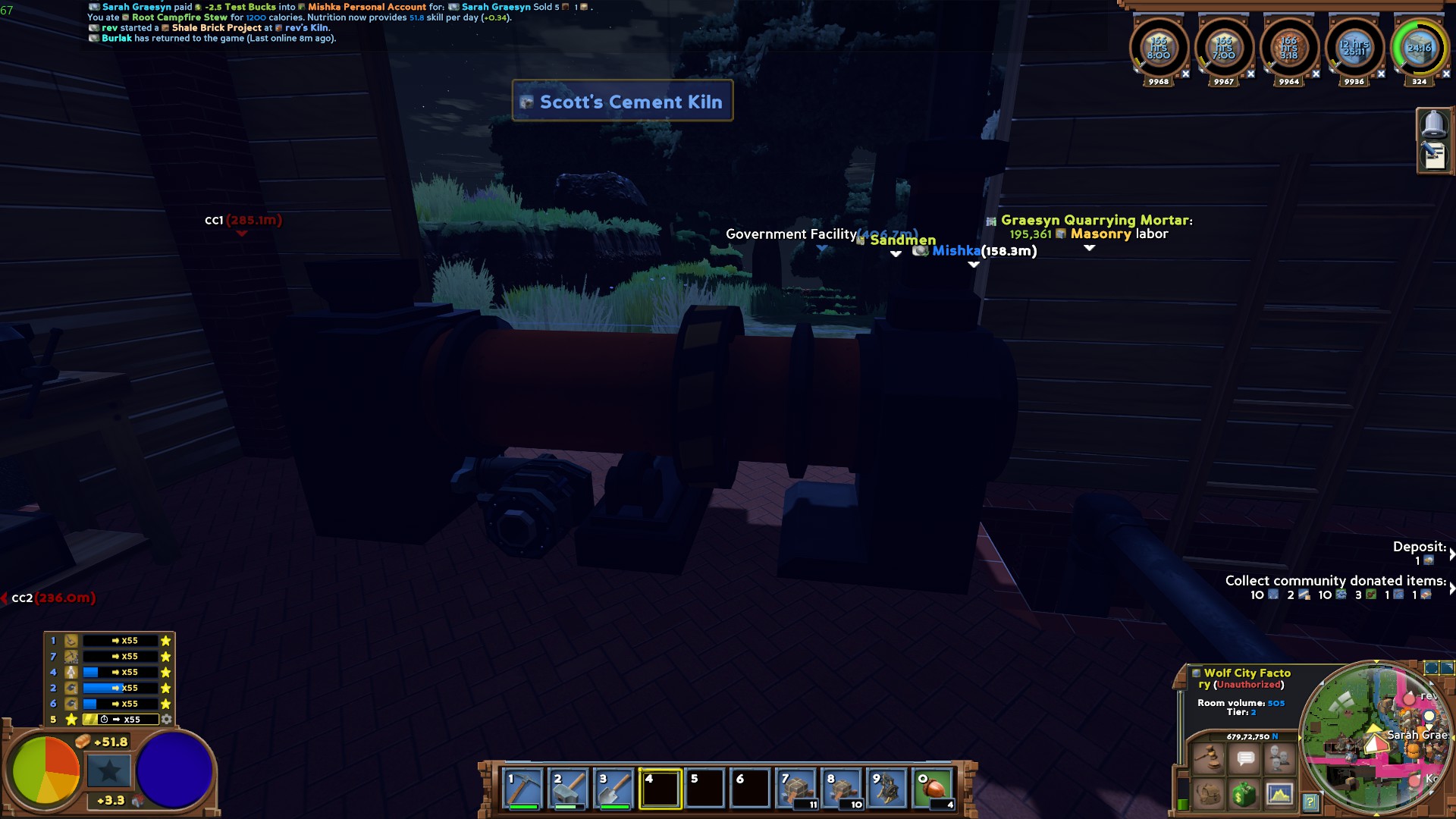The image size is (1456, 819).
Task: Expand the Mishka marker dropdown arrow
Action: [x=974, y=265]
